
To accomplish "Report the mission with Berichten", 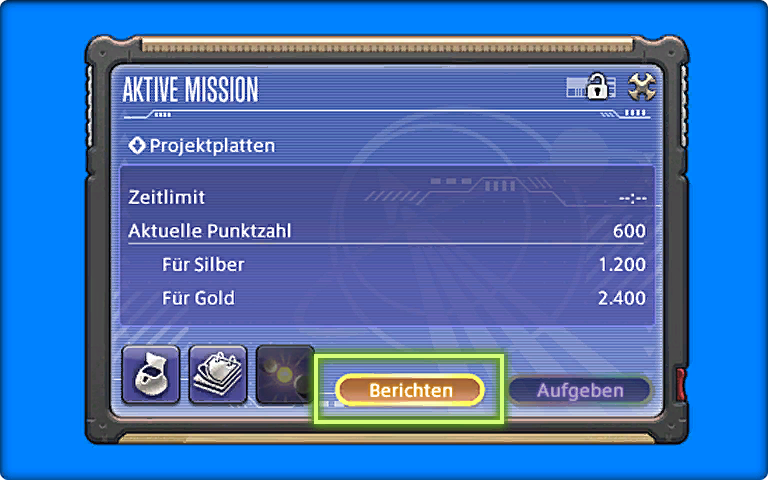I will pos(410,390).
